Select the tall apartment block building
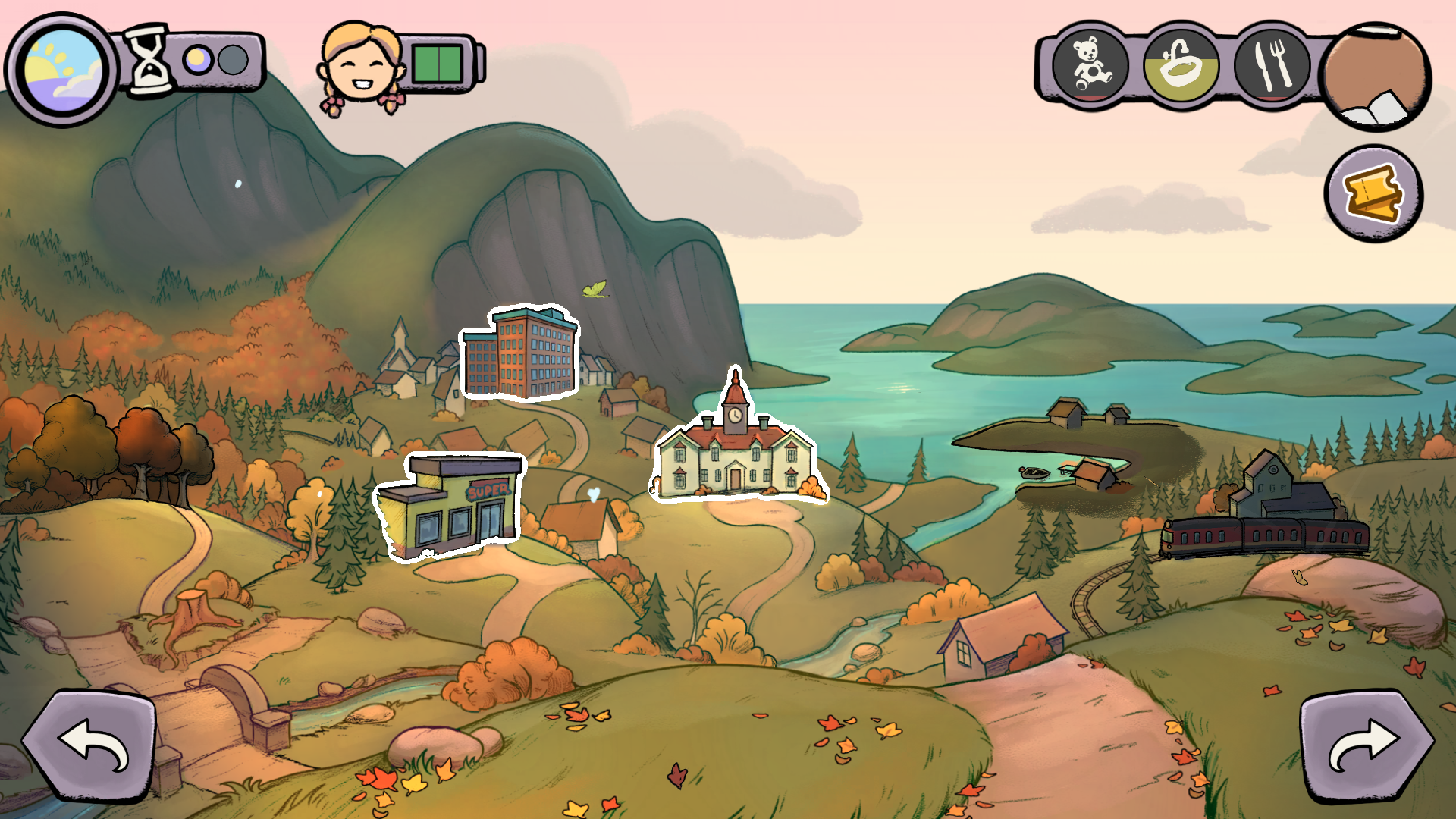 tap(522, 353)
